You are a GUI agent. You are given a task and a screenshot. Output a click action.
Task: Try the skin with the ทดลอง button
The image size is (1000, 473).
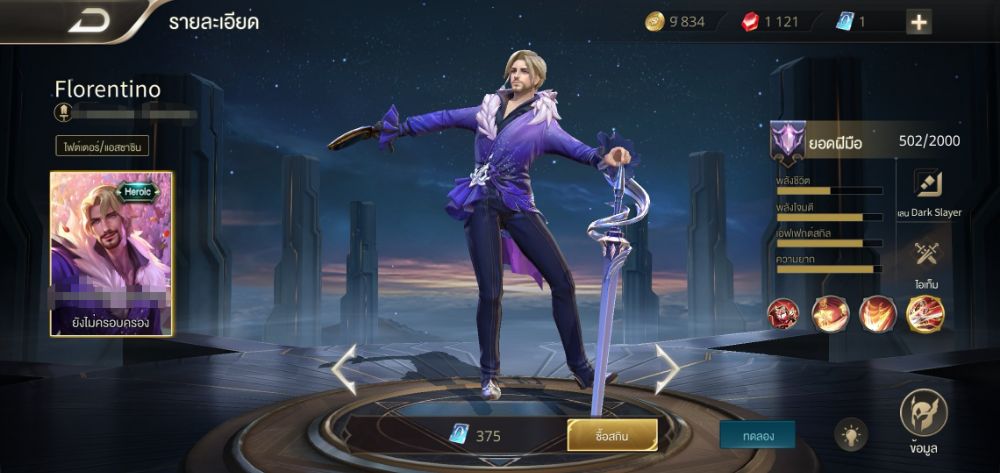[757, 434]
